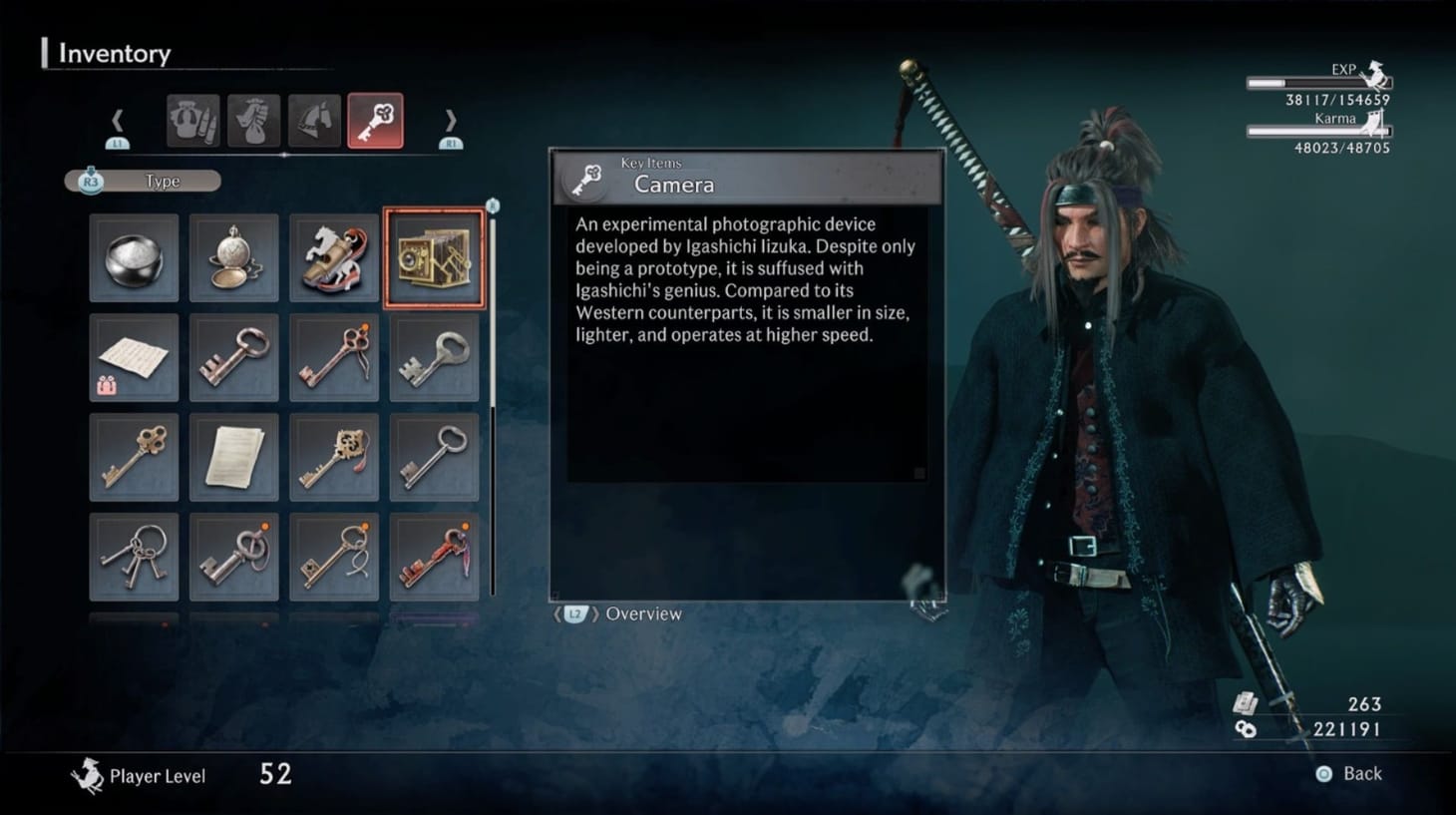Screen dimensions: 1456x815
Task: Select the silver bowl key item
Action: pos(134,257)
